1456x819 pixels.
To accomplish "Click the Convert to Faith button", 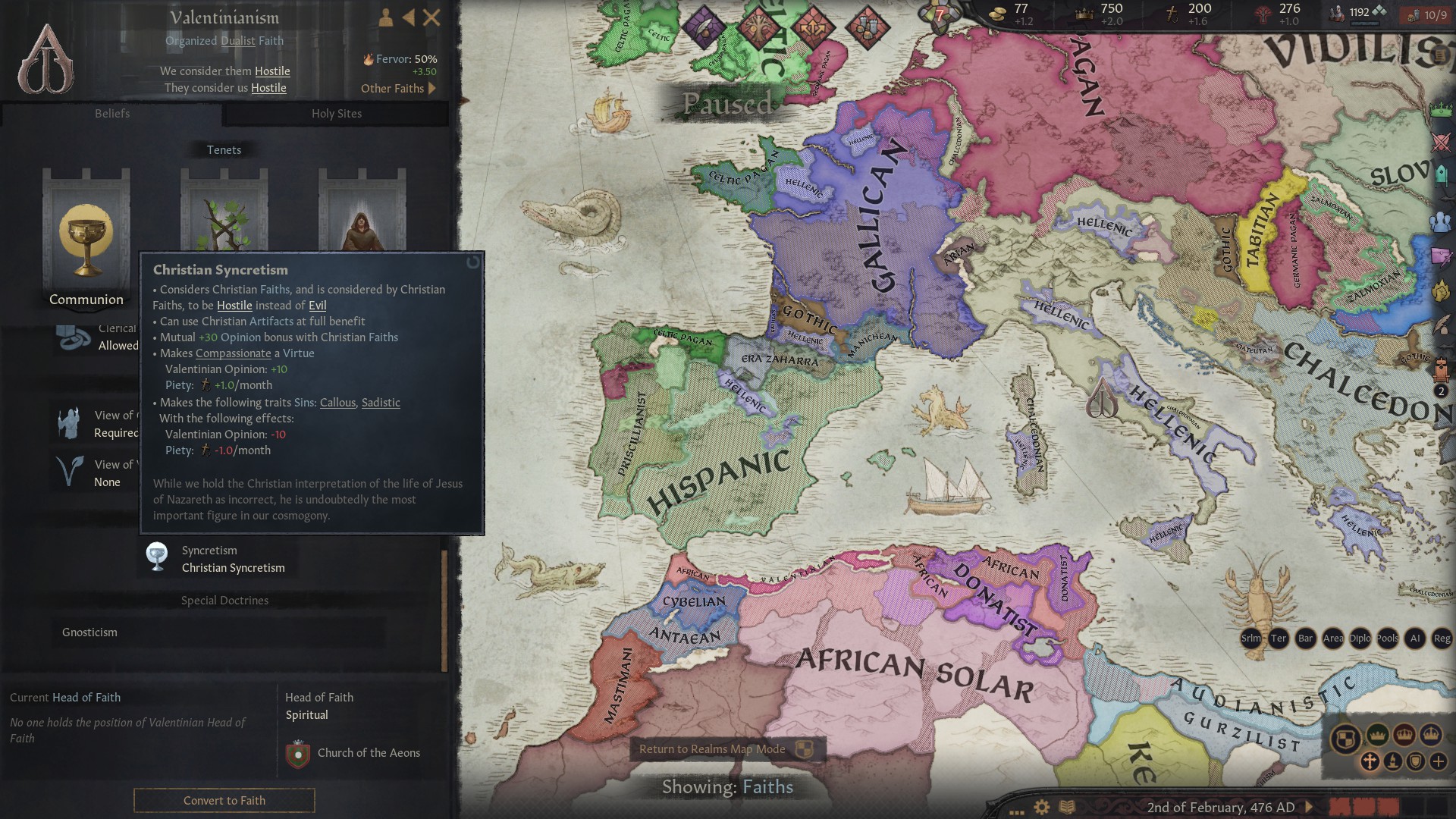I will (224, 801).
